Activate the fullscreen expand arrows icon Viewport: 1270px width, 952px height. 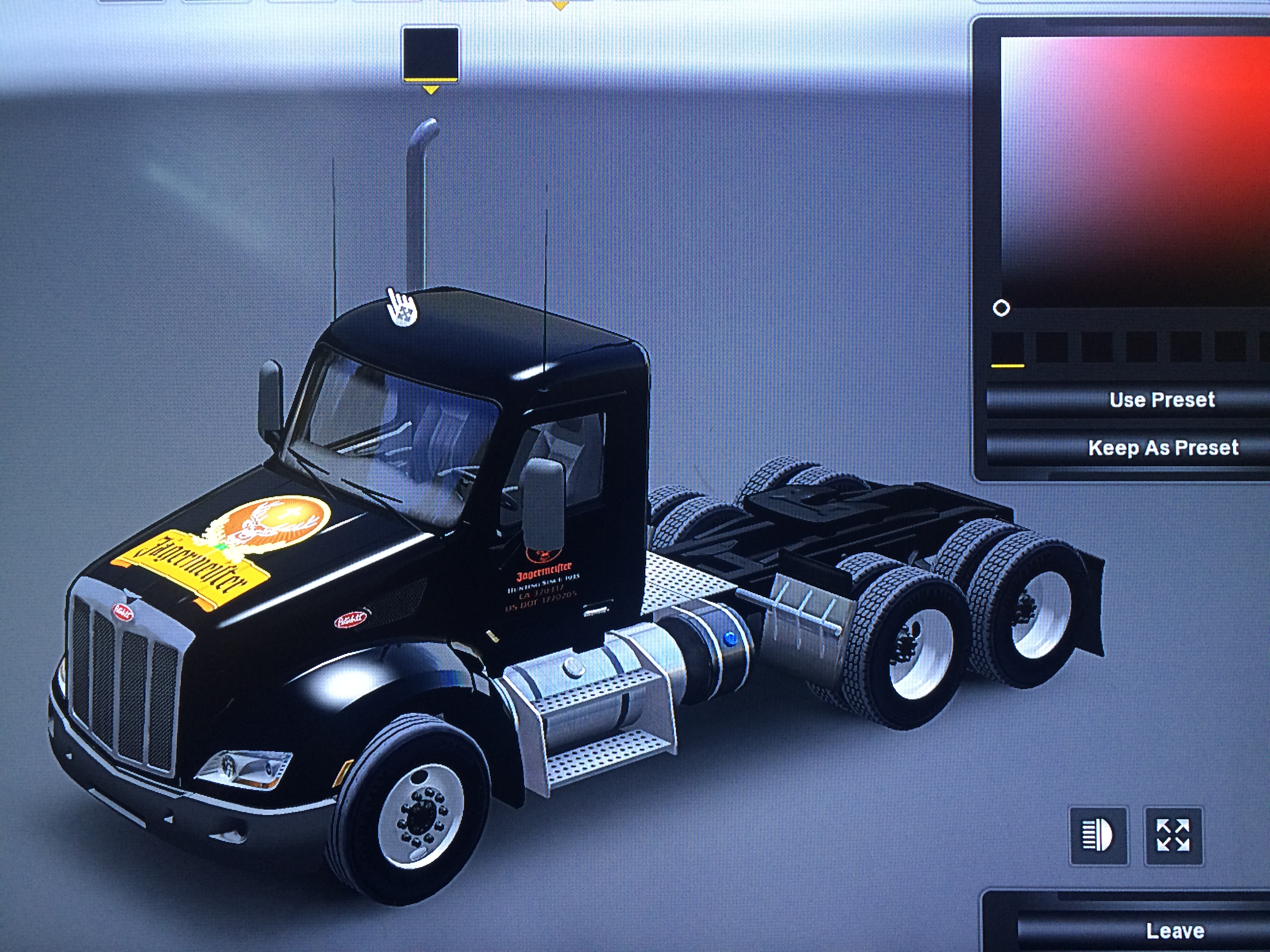pos(1173,835)
